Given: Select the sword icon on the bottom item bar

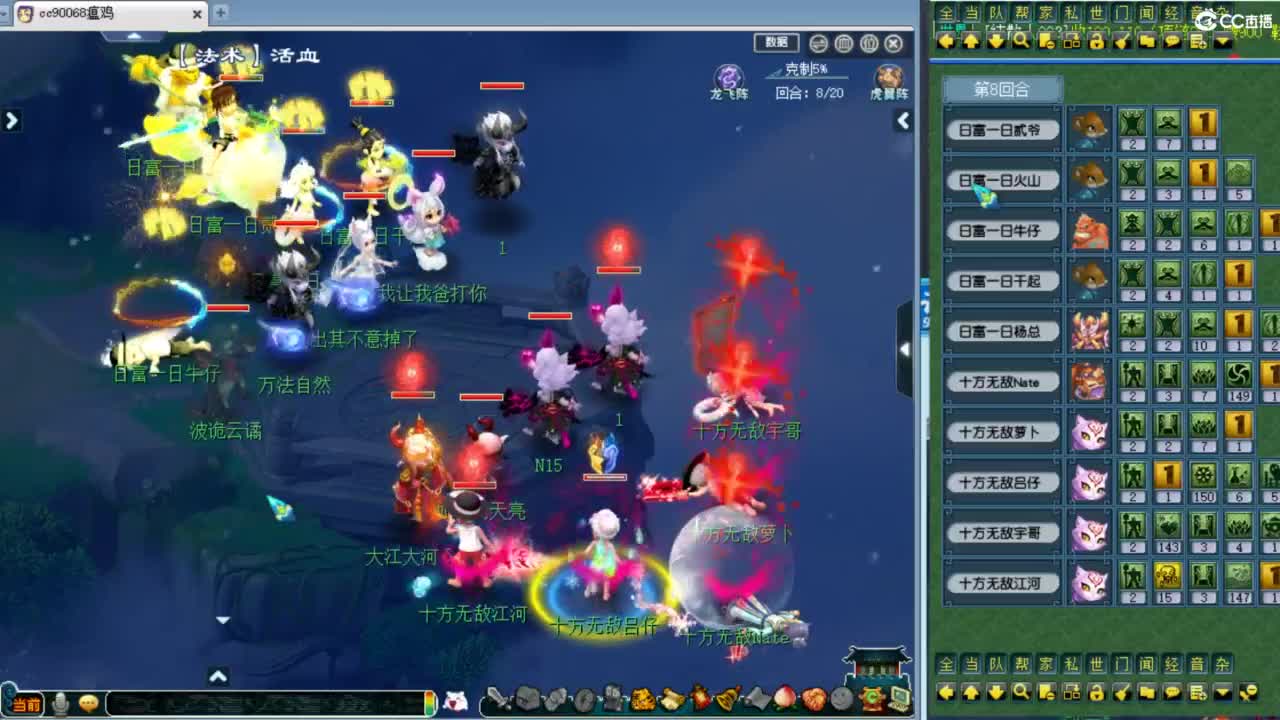Looking at the screenshot, I should (494, 698).
